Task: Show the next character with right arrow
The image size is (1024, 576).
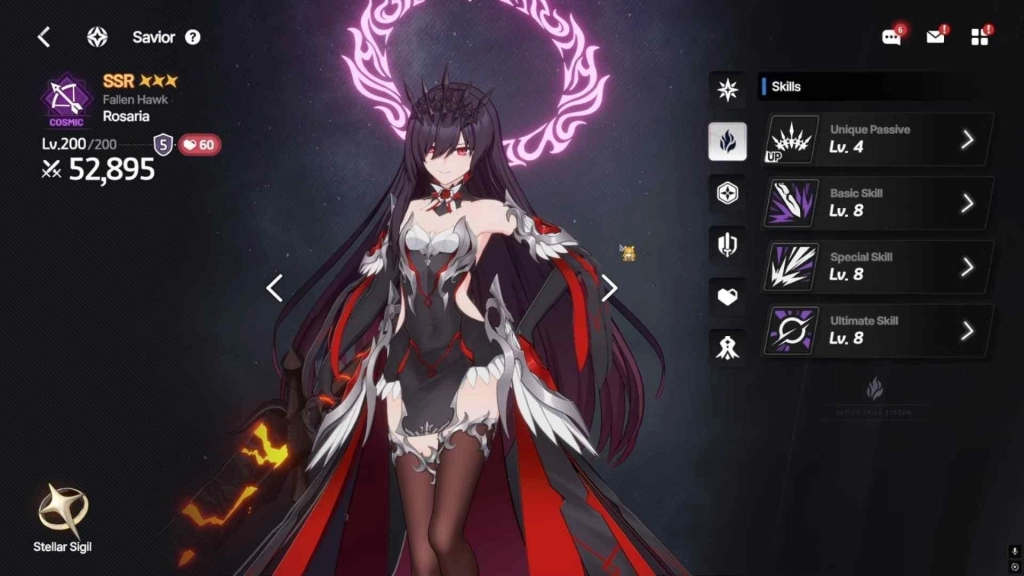Action: pyautogui.click(x=609, y=288)
